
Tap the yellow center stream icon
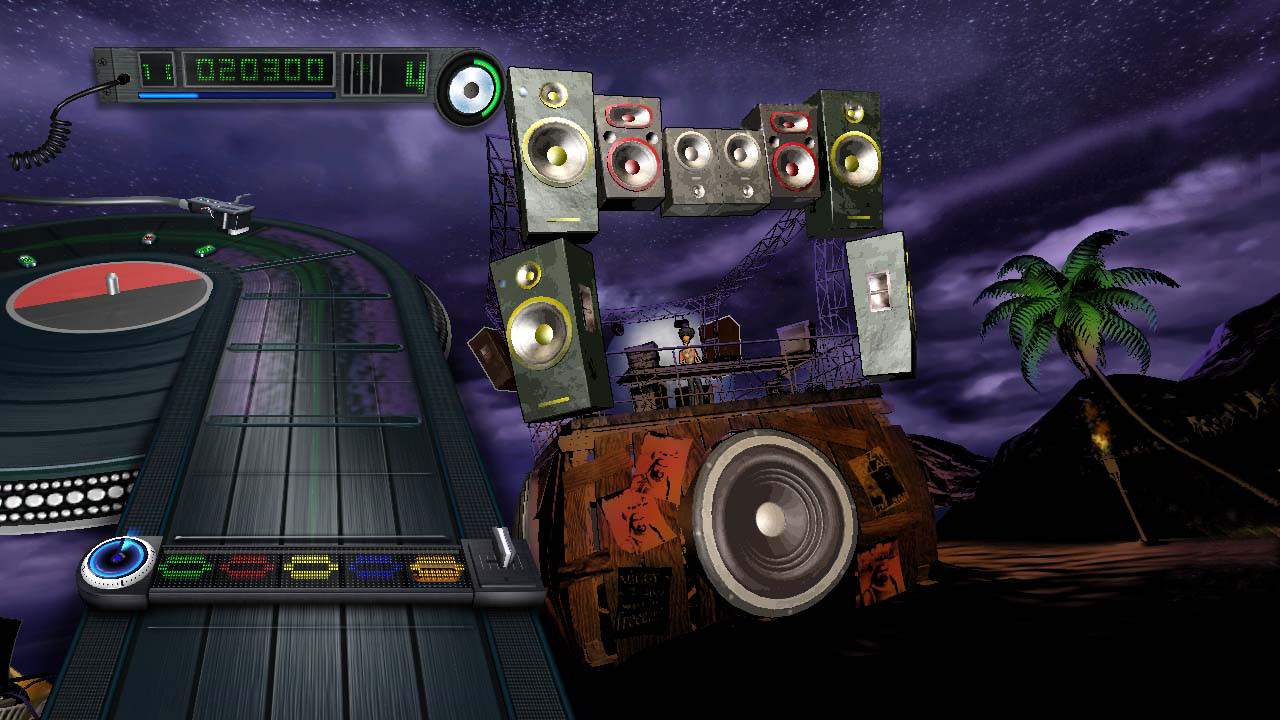(310, 565)
